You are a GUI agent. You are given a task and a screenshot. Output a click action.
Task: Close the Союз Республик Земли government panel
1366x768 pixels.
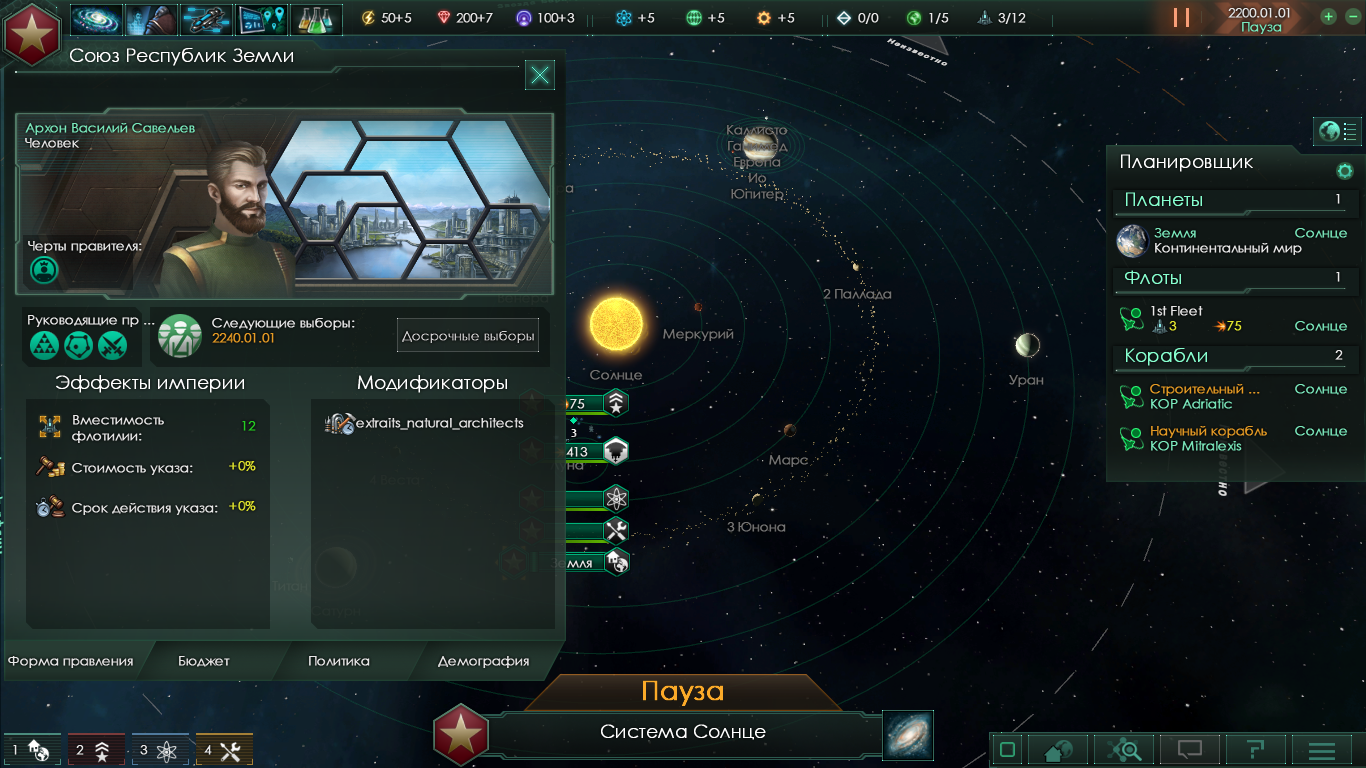click(540, 74)
